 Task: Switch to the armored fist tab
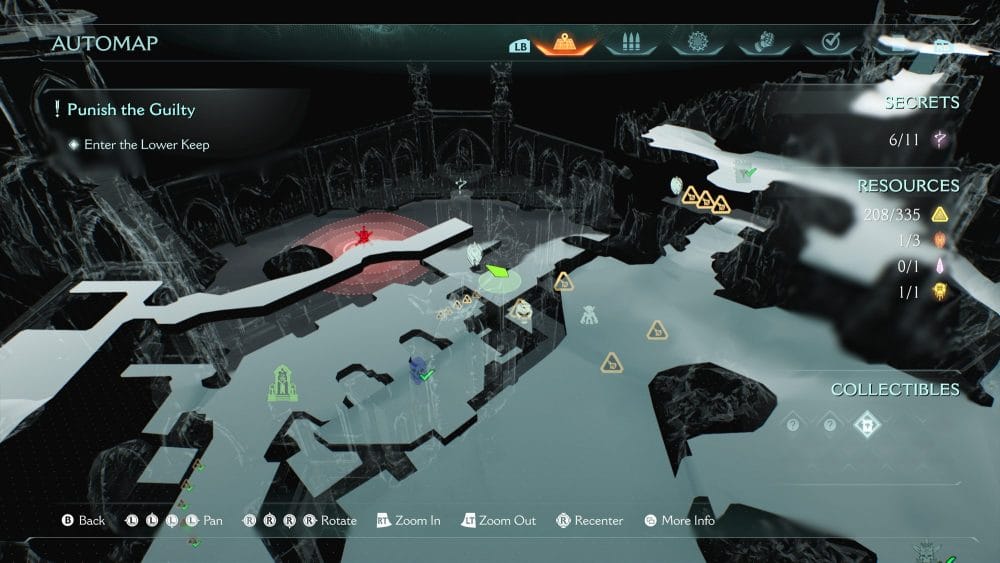[x=763, y=44]
